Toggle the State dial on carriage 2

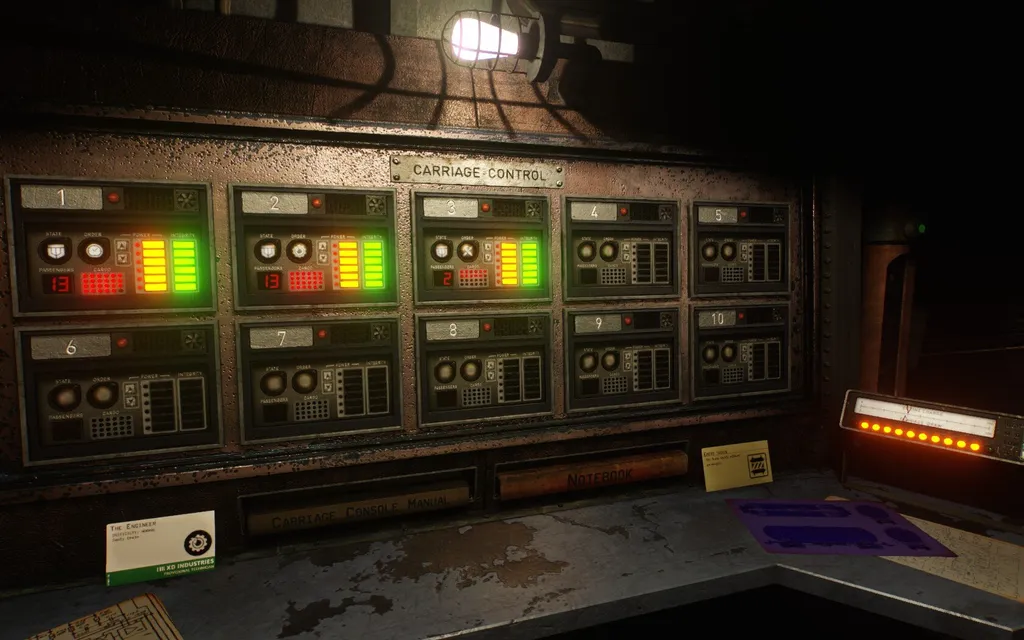[x=267, y=250]
